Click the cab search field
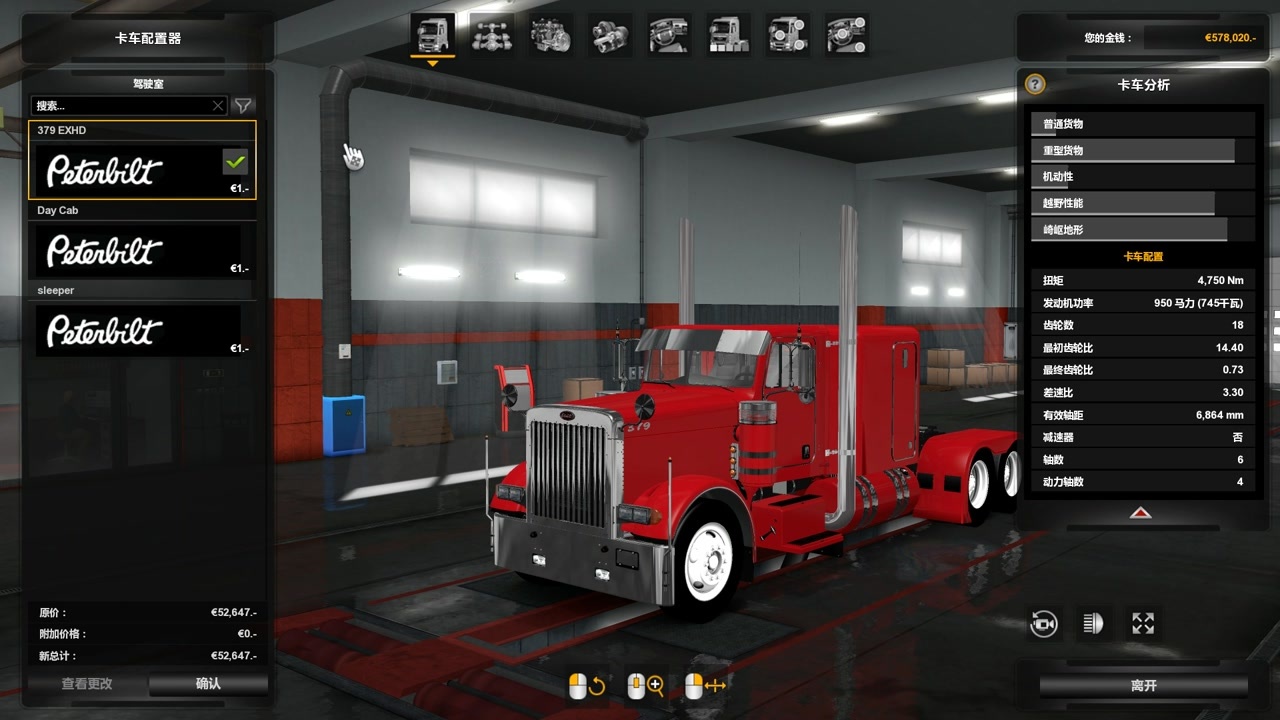1280x720 pixels. 122,106
